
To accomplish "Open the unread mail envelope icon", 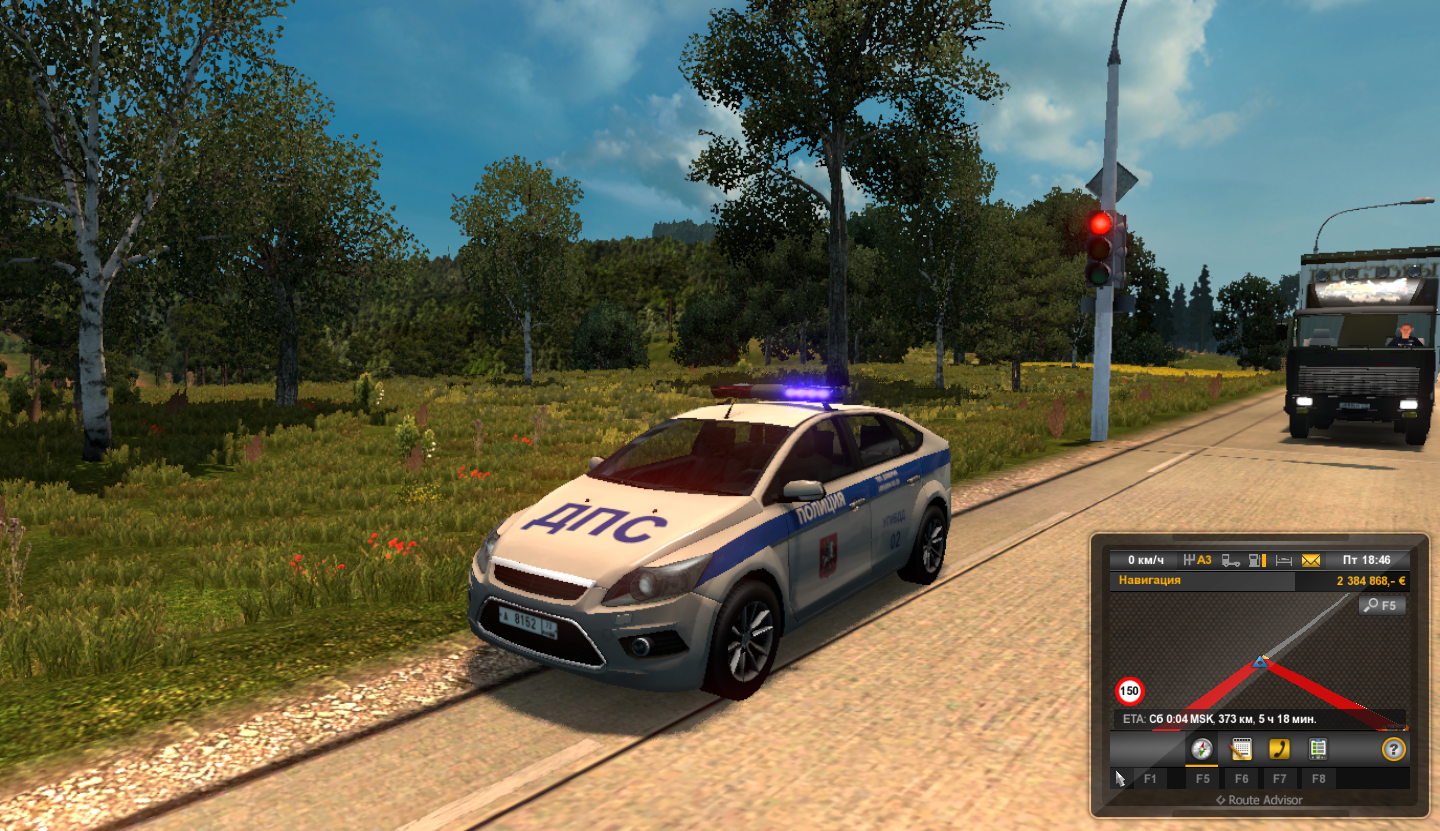I will [x=1310, y=560].
